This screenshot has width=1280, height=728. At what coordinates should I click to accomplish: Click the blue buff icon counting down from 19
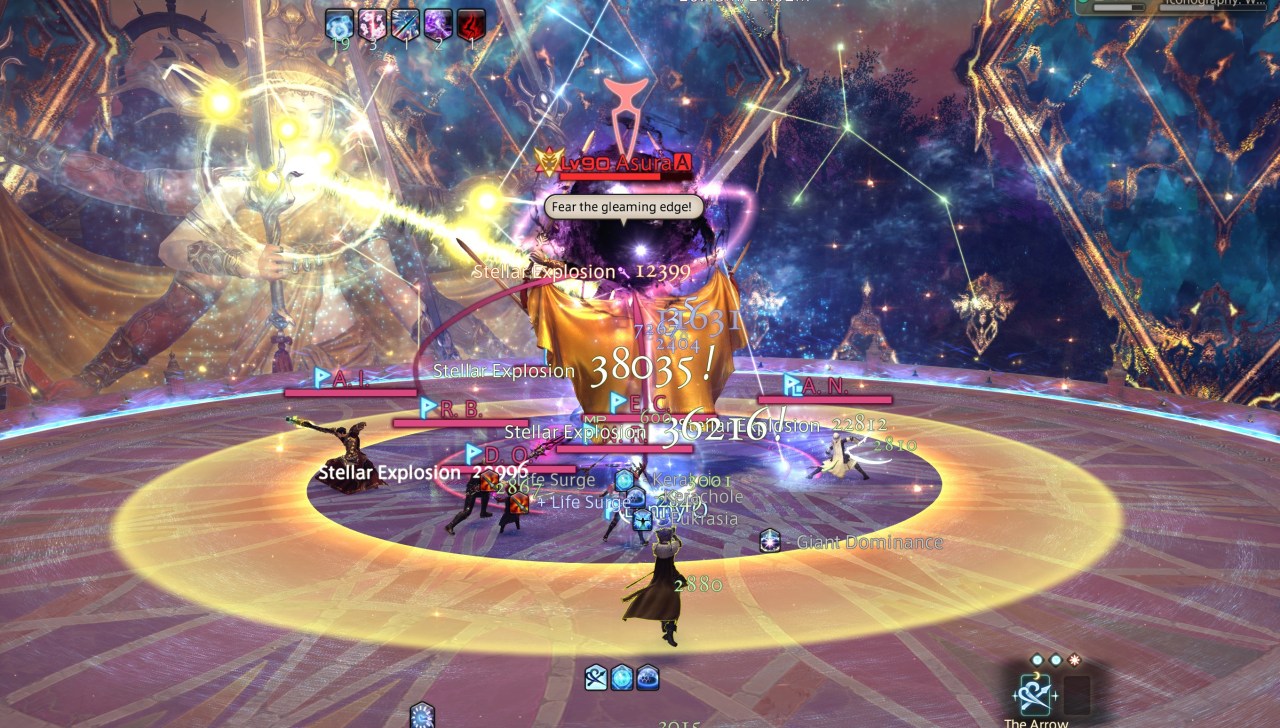point(338,24)
